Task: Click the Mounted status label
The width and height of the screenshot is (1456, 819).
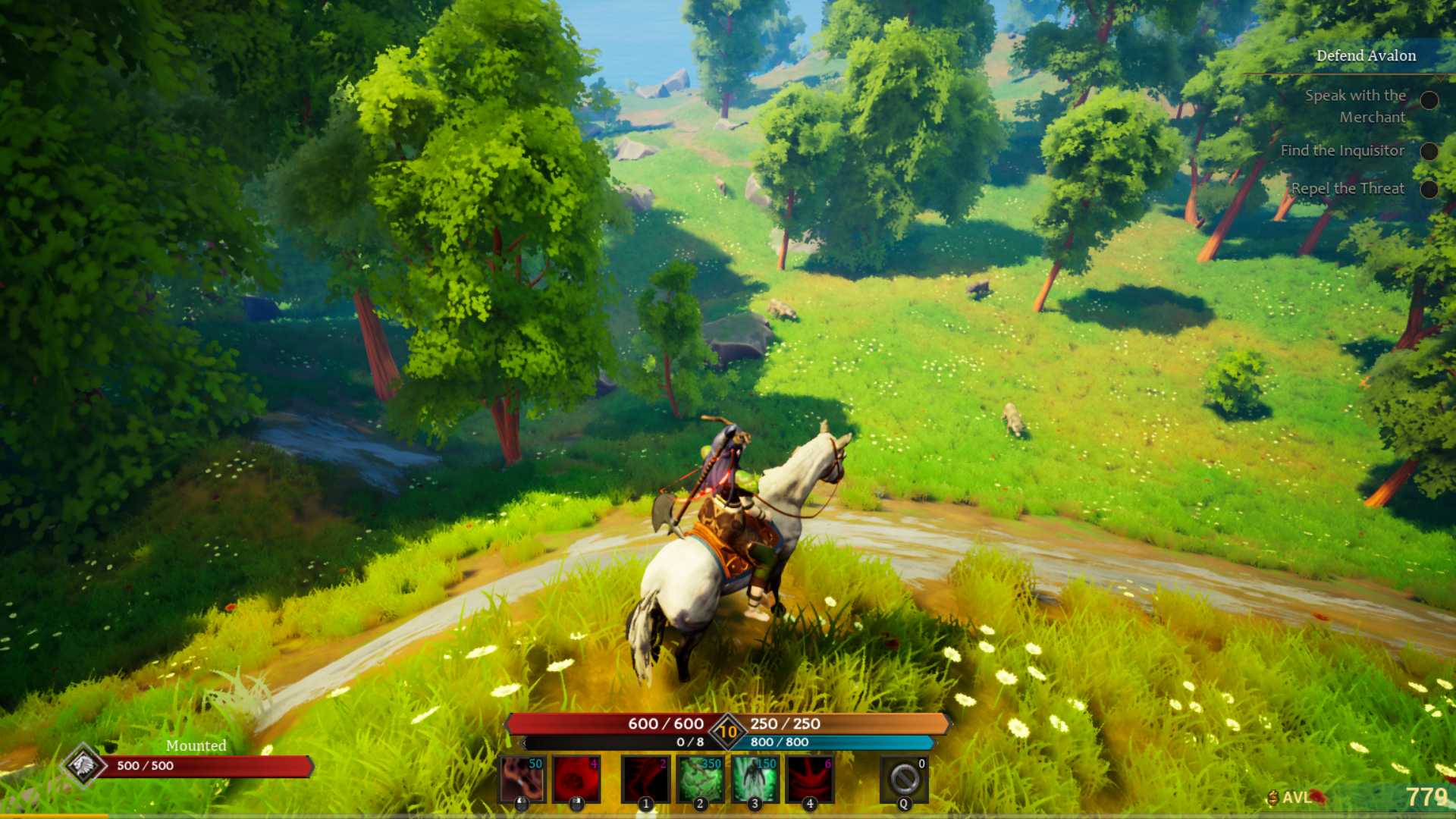Action: click(196, 745)
